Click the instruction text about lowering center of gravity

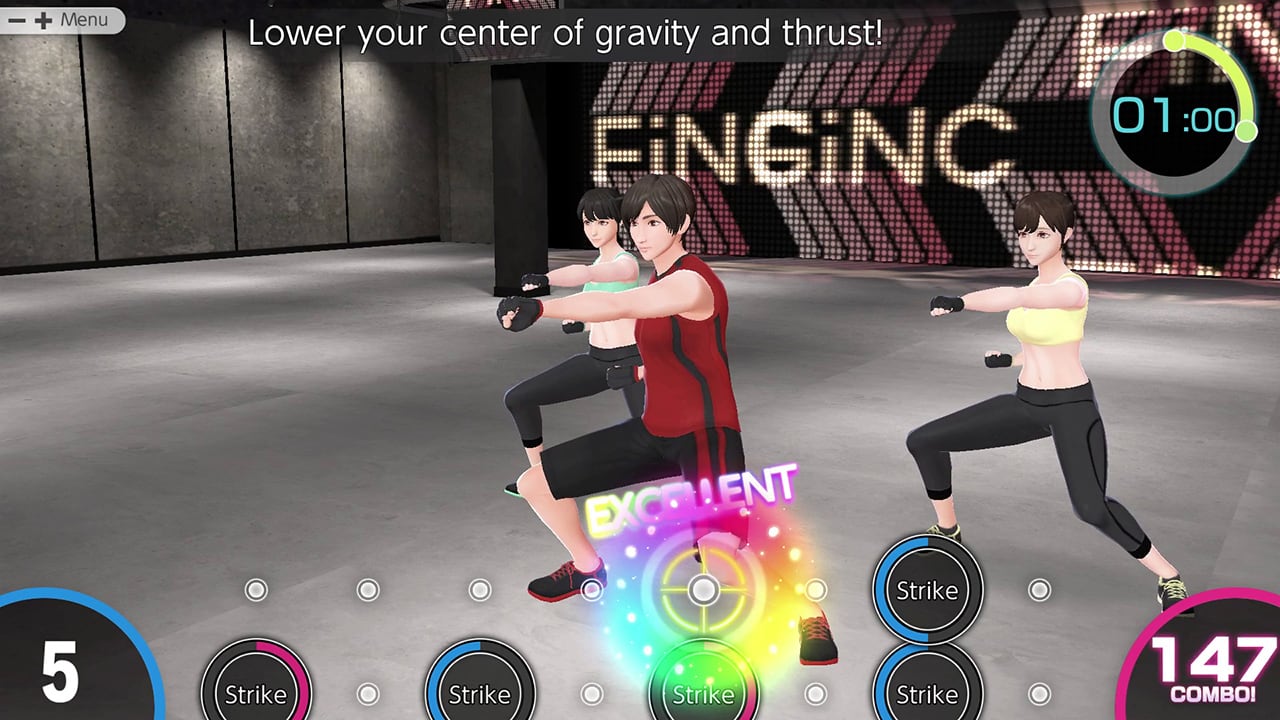[566, 33]
